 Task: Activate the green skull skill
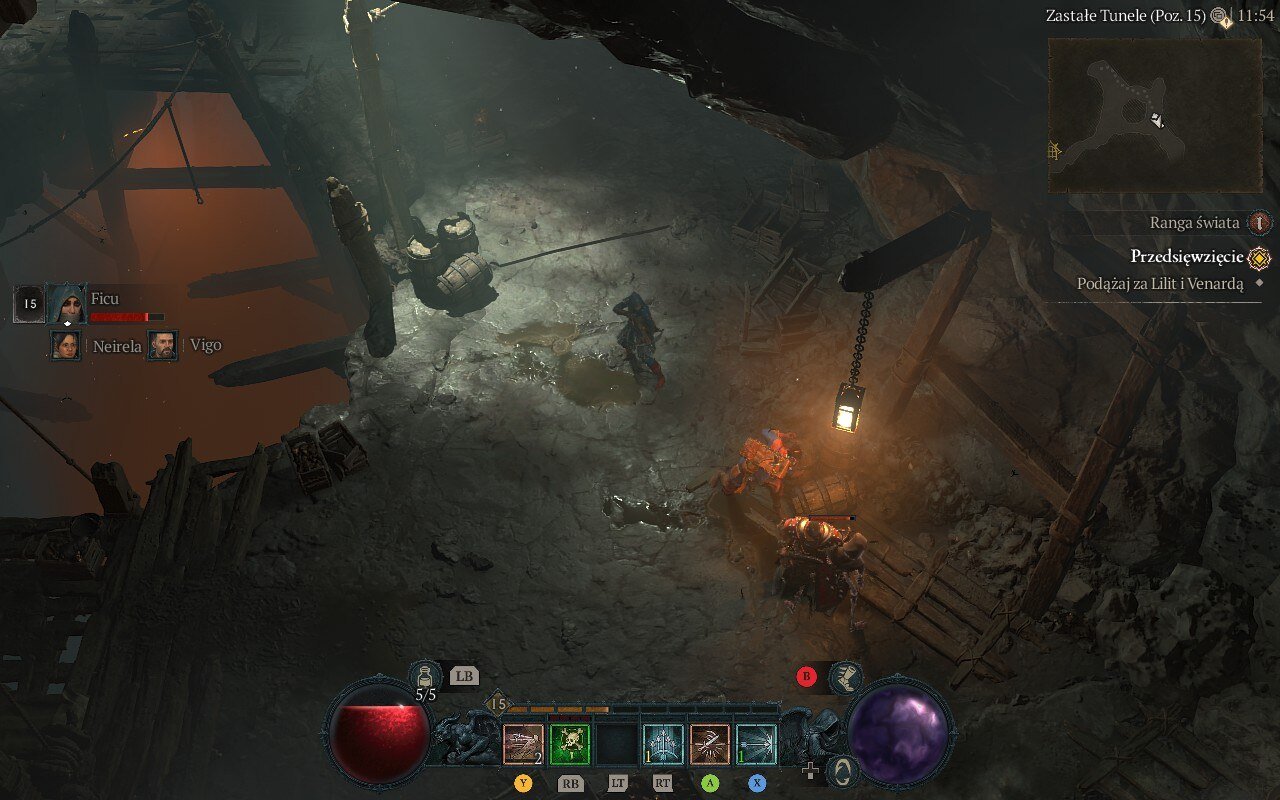(x=570, y=744)
